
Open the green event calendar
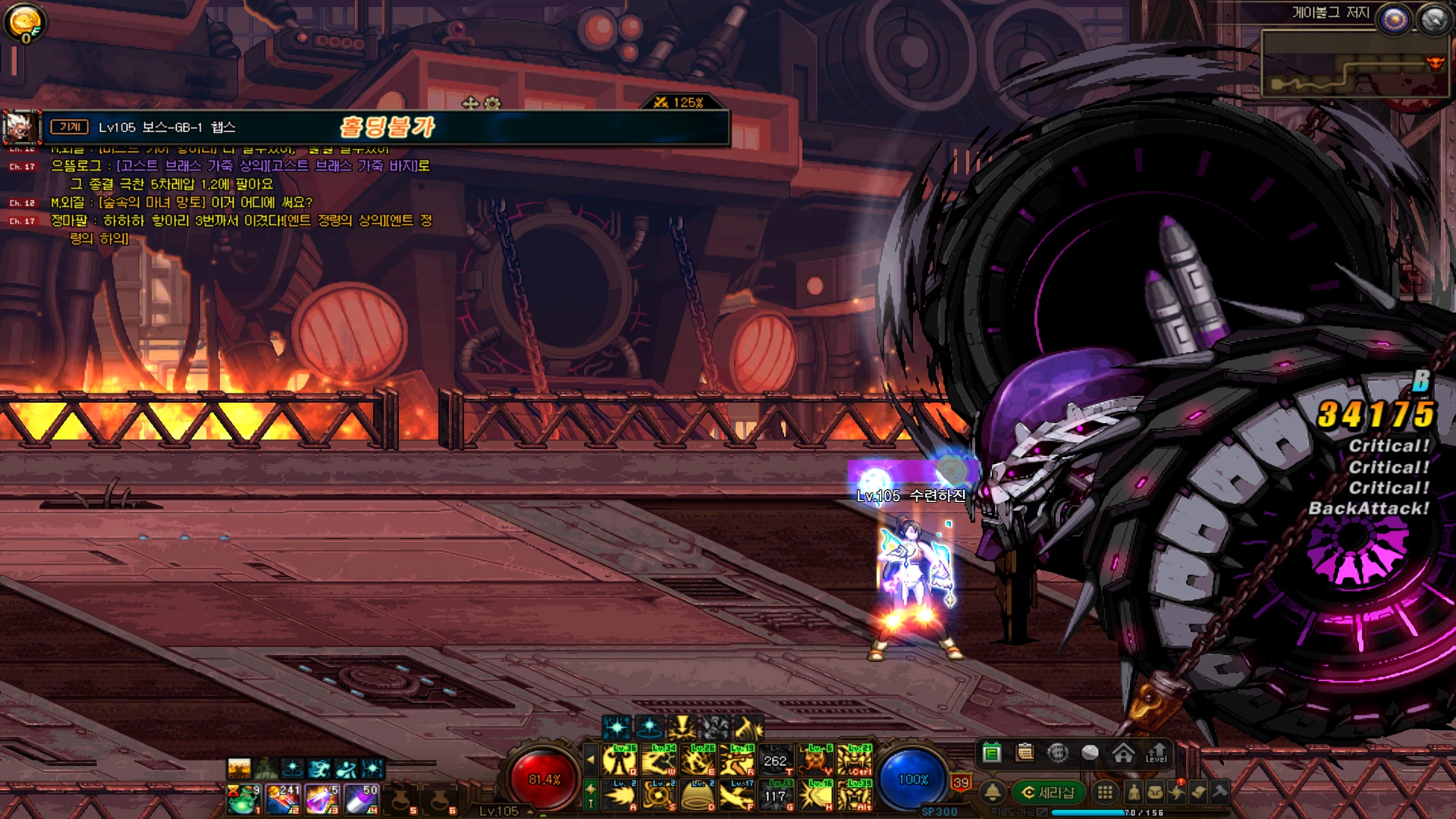pyautogui.click(x=991, y=752)
